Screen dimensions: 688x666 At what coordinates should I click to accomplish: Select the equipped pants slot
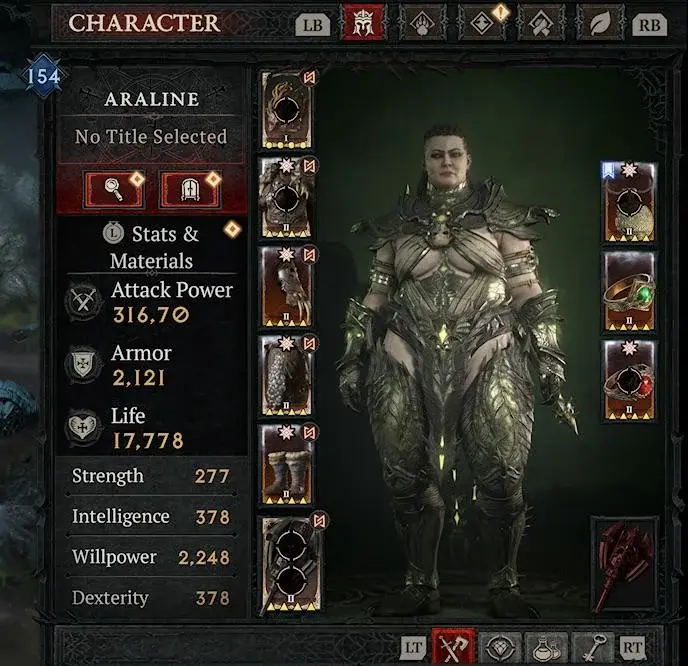pyautogui.click(x=287, y=374)
